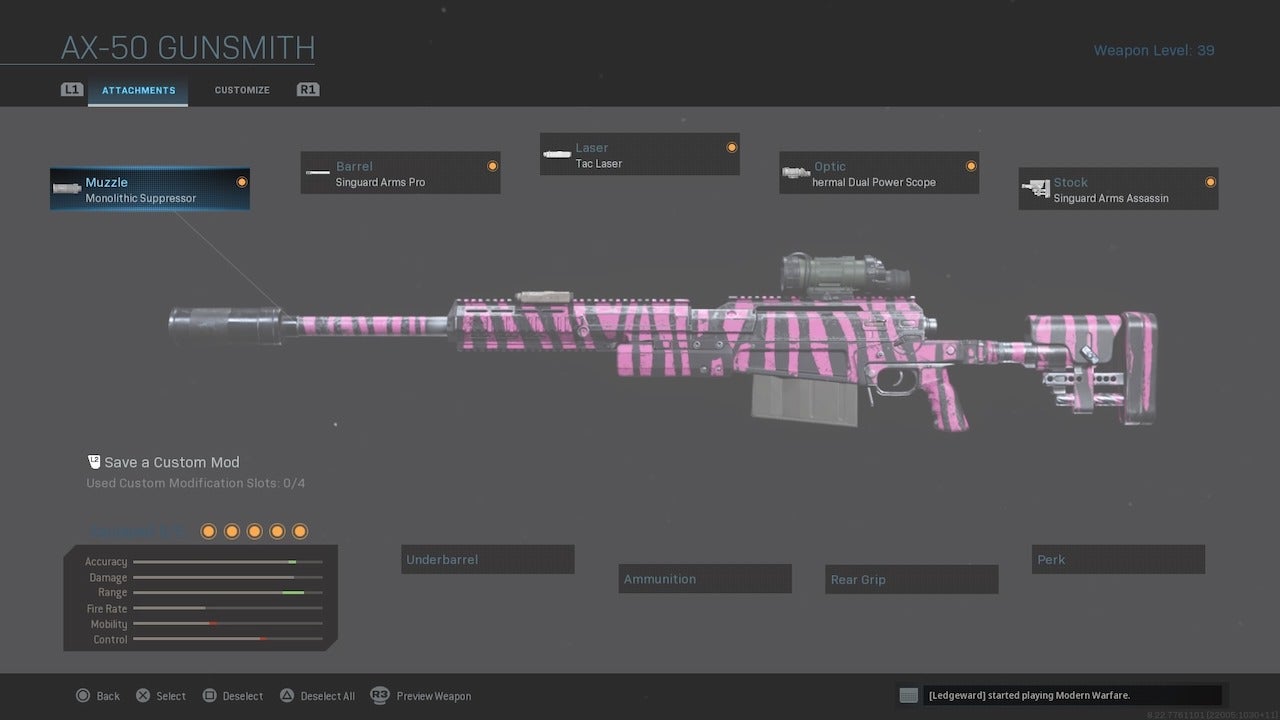Expand the Ammunition attachment slot
Viewport: 1280px width, 720px height.
(x=705, y=578)
